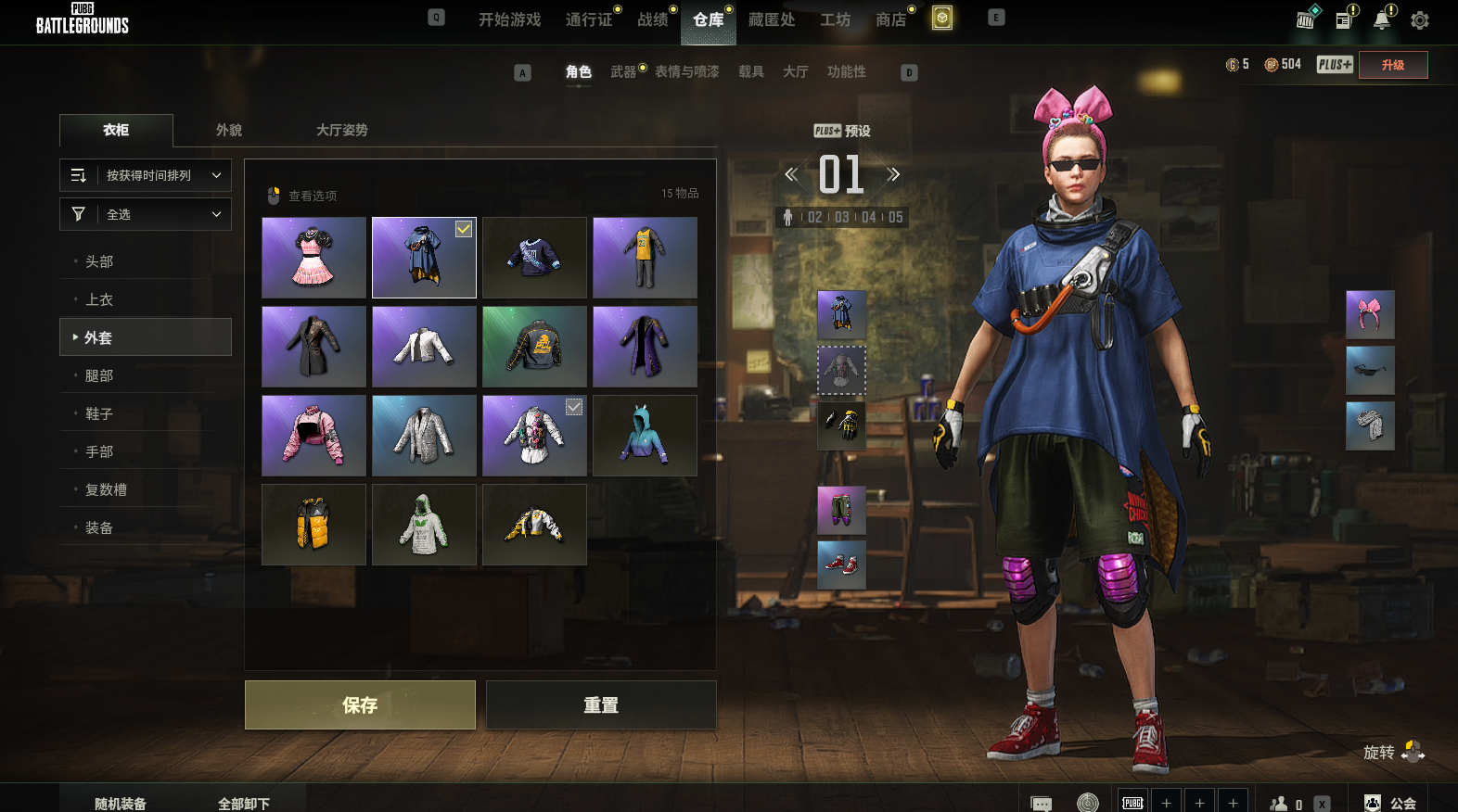Viewport: 1458px width, 812px height.
Task: Select the 鞋子 shoes category
Action: pyautogui.click(x=99, y=413)
